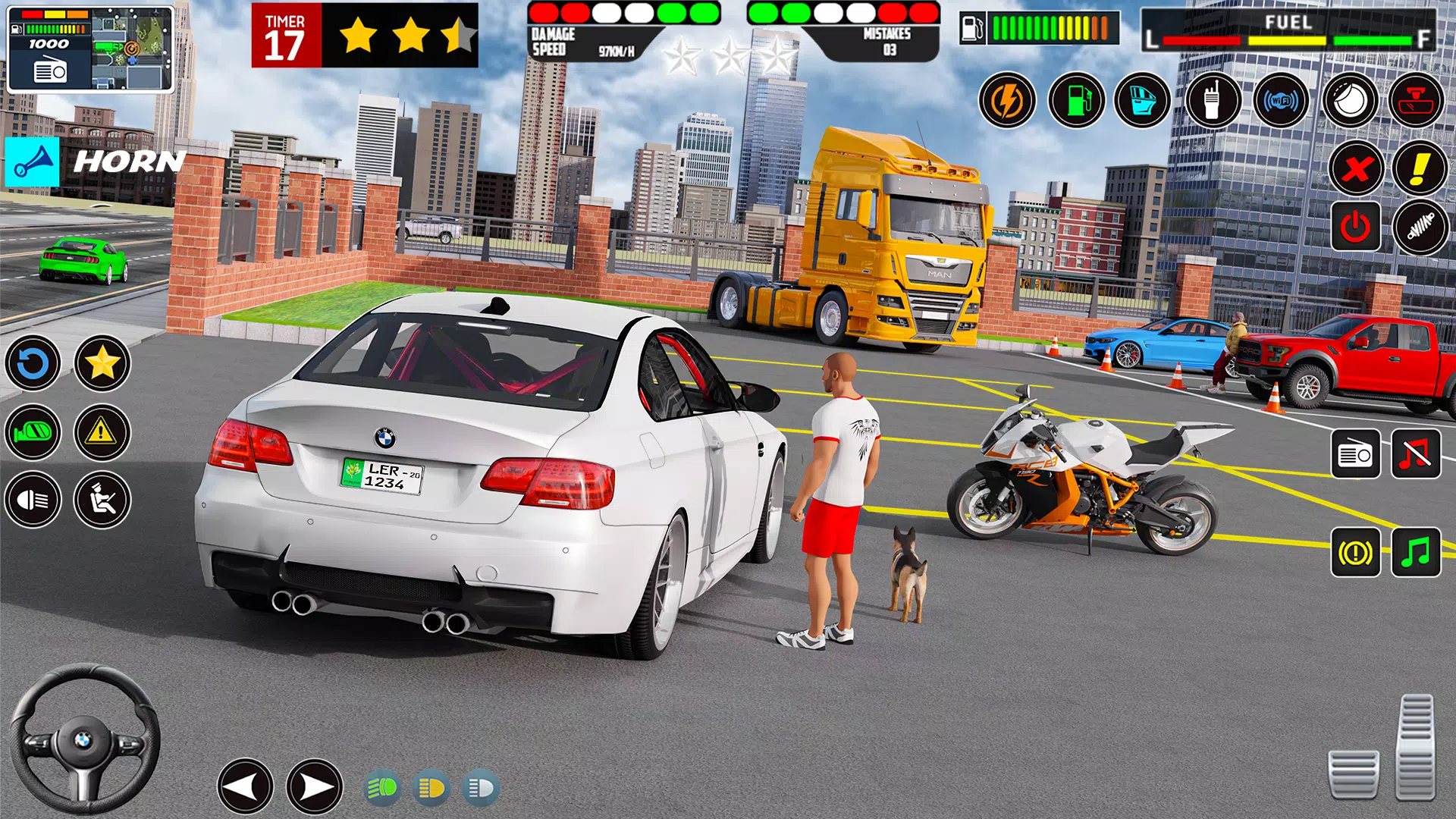Viewport: 1456px width, 819px height.
Task: Turn the BMW steering wheel
Action: [x=84, y=739]
